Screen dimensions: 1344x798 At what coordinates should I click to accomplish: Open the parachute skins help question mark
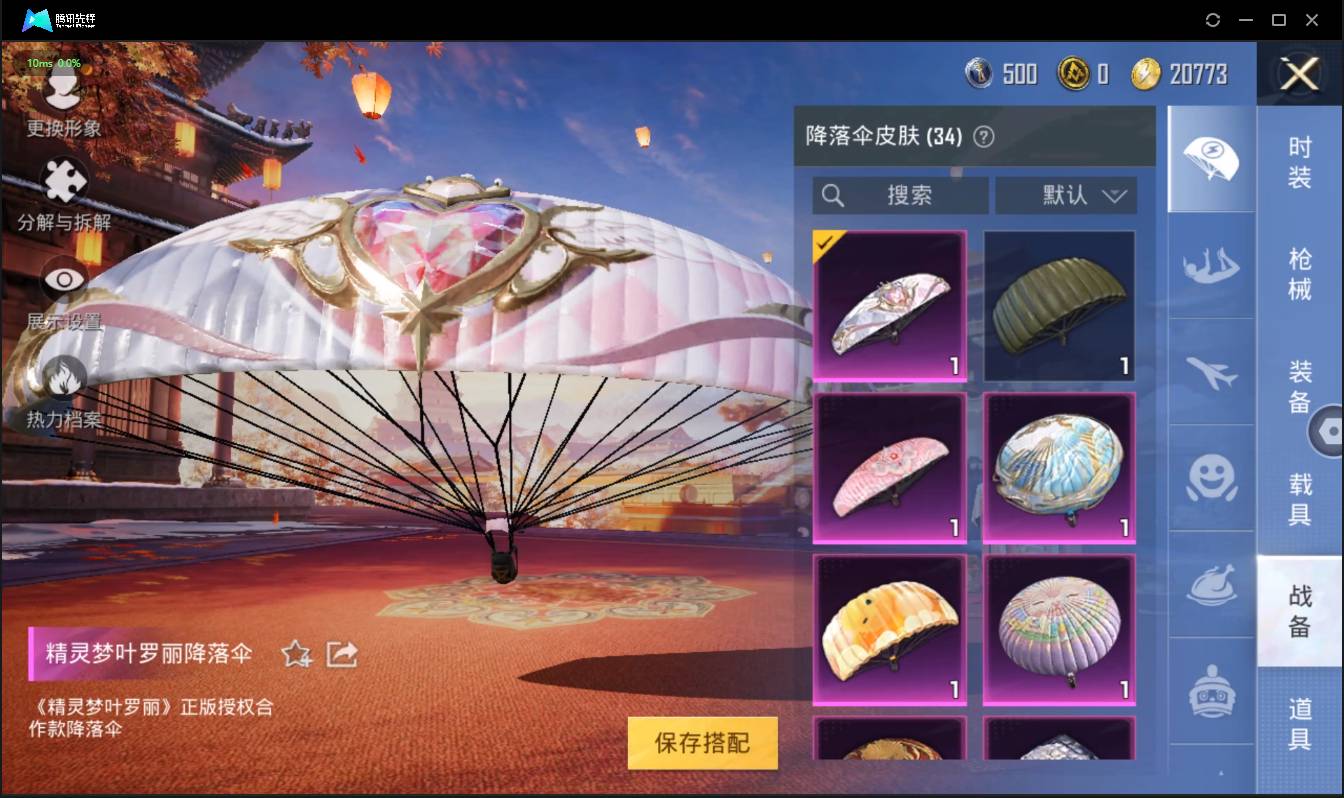point(984,136)
